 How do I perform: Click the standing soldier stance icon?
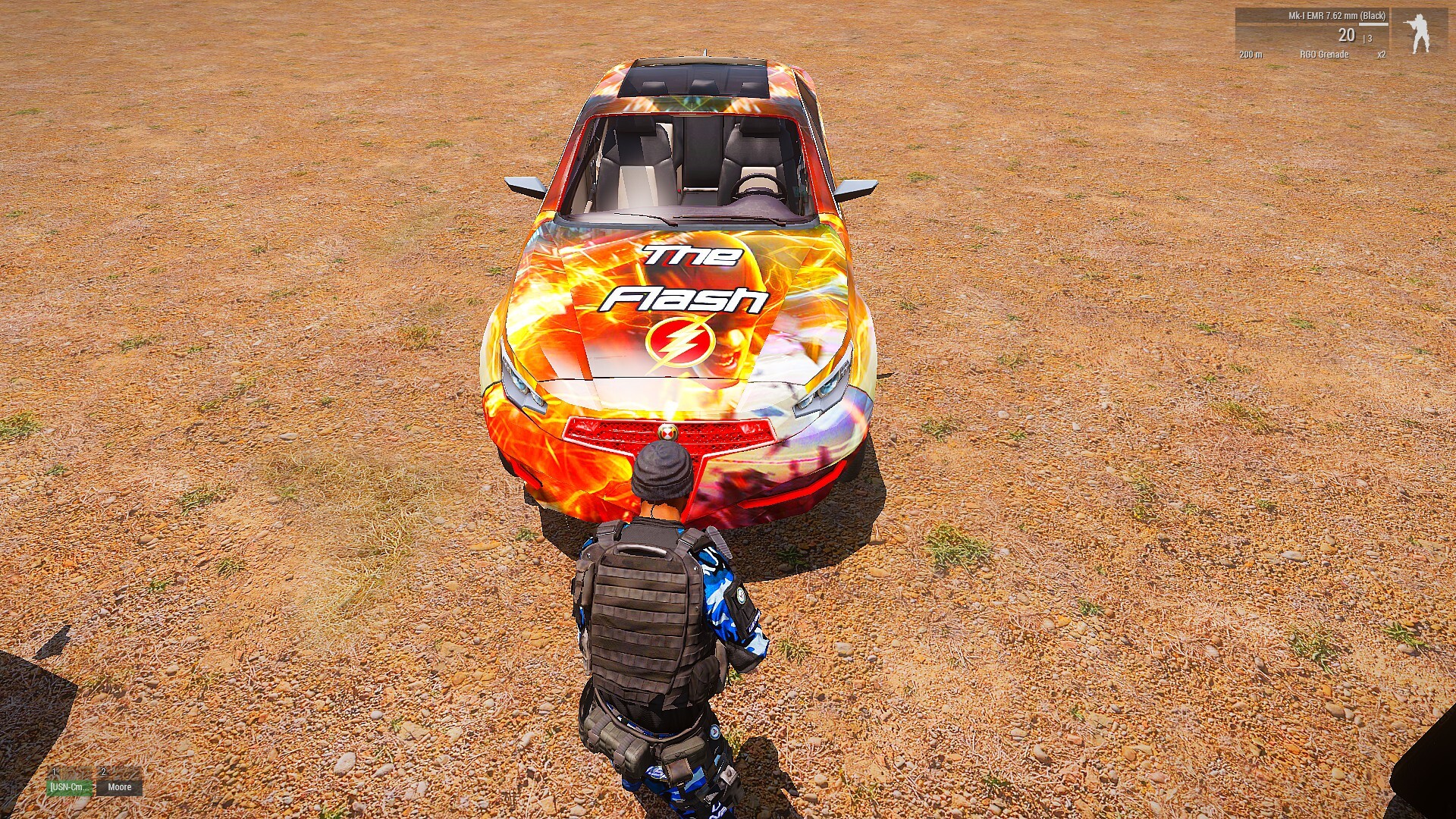[1419, 33]
